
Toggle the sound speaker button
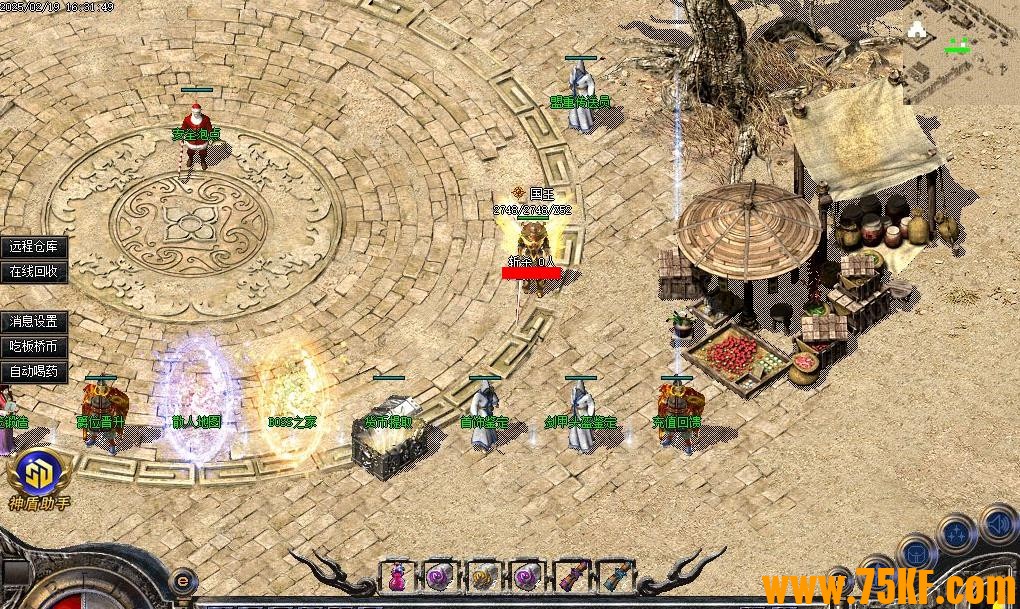997,522
